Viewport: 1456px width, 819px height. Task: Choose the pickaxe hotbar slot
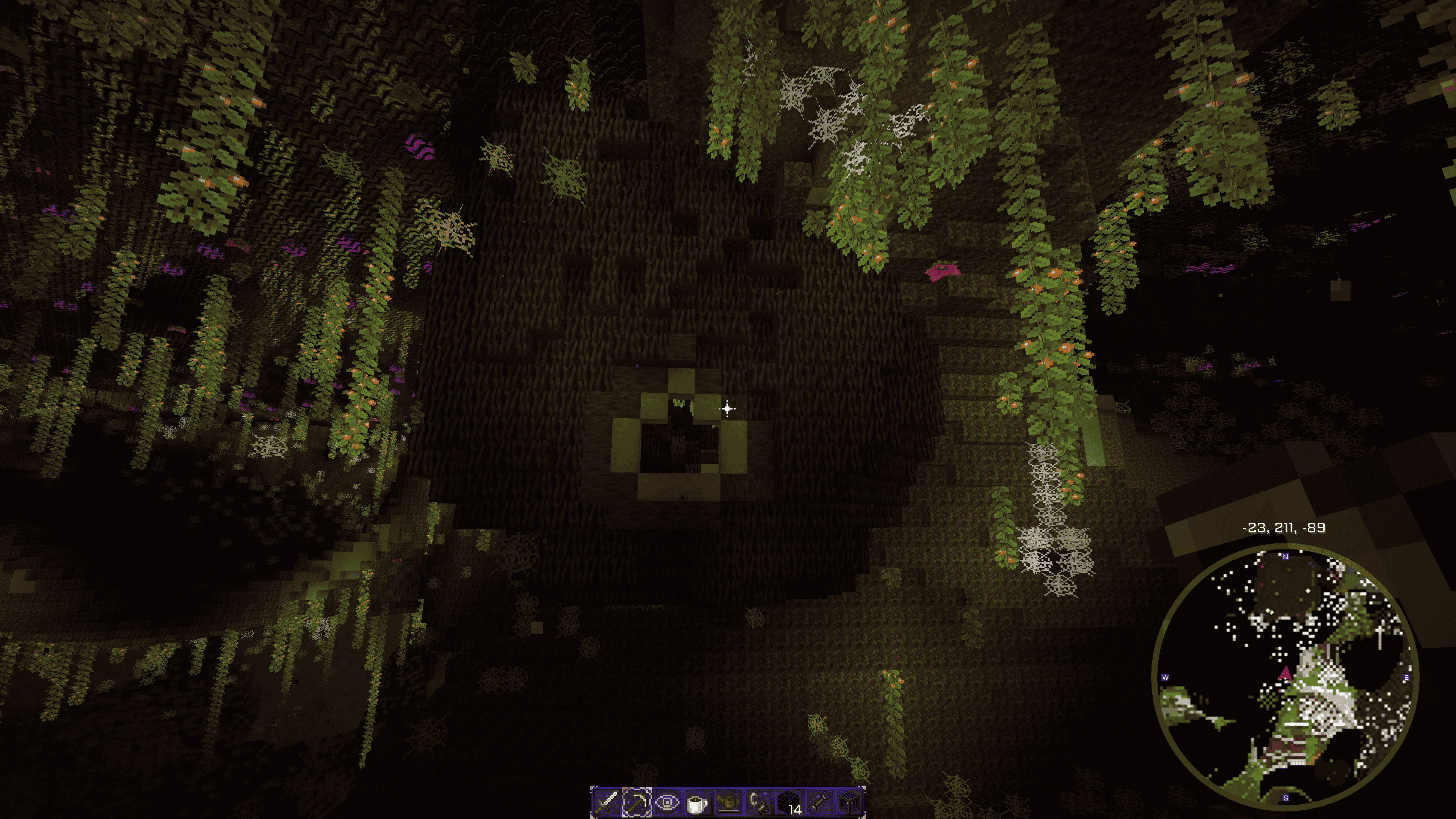637,802
